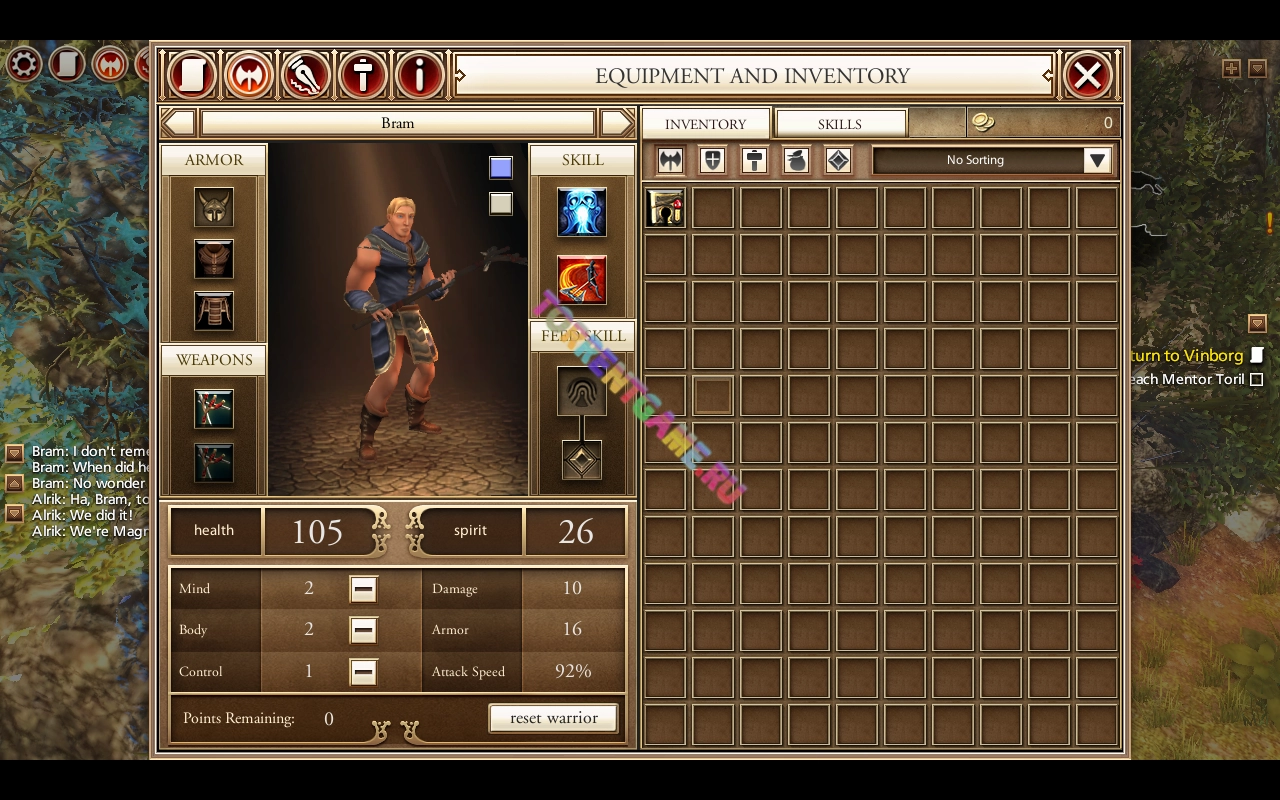Decrease the Control attribute with minus button
This screenshot has width=1280, height=800.
[x=363, y=672]
